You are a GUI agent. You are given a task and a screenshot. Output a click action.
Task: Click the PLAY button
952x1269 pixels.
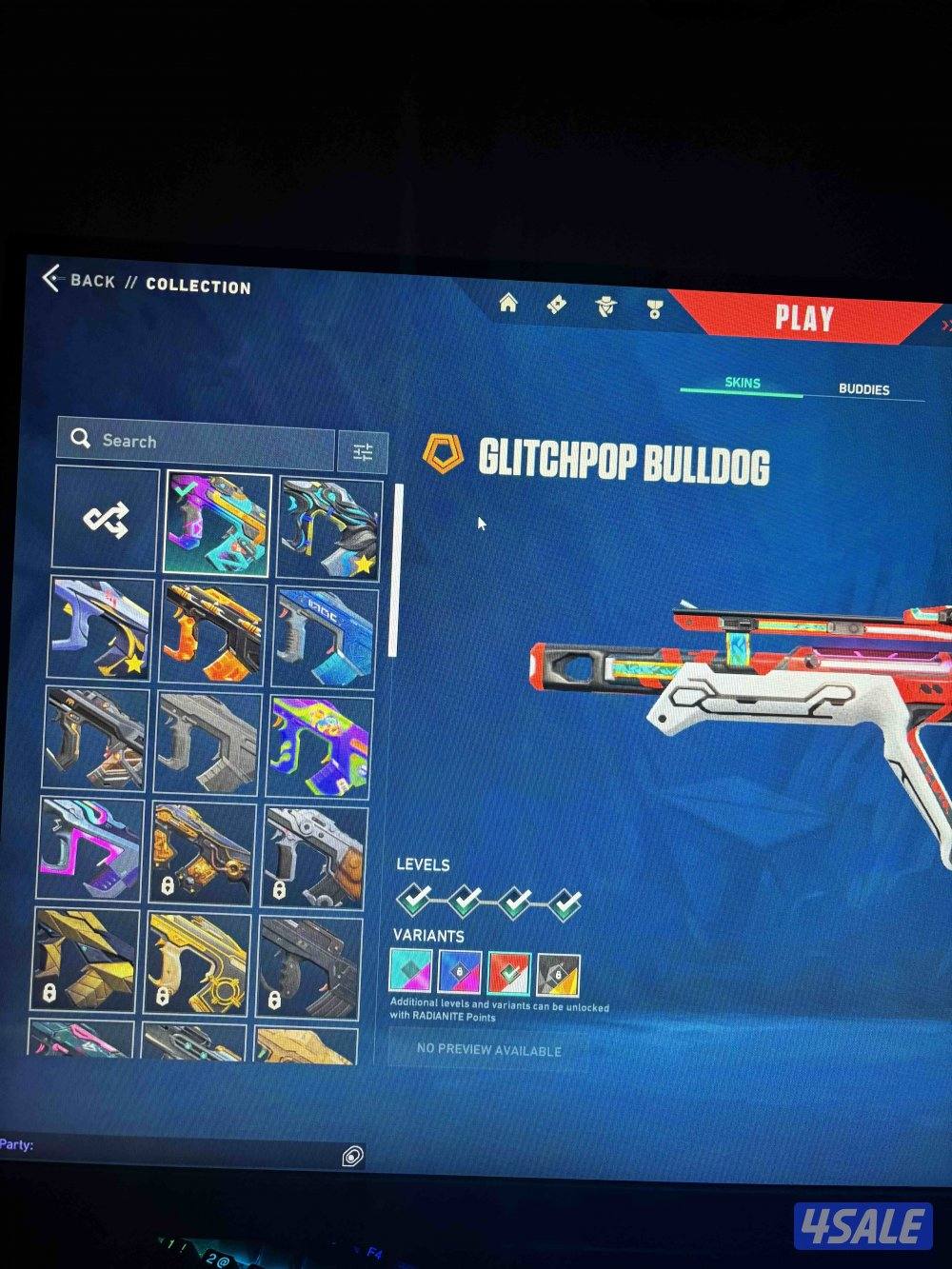click(x=803, y=318)
